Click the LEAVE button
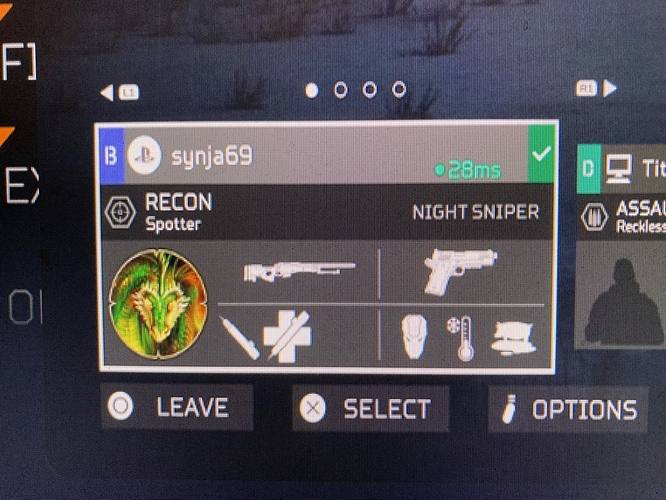 pyautogui.click(x=176, y=408)
